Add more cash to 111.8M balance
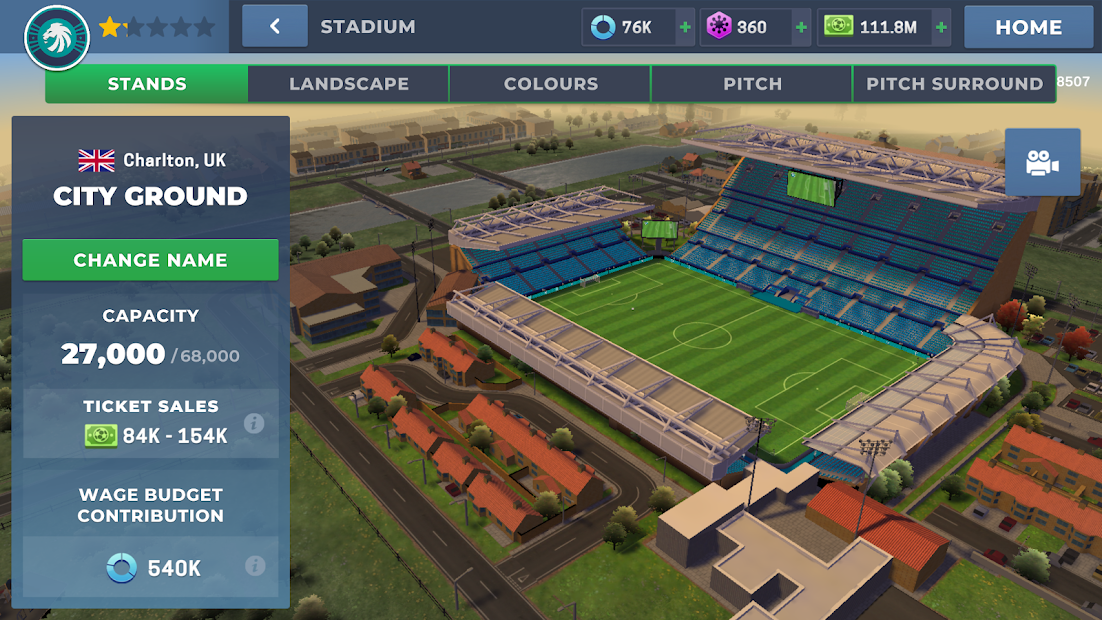Screen dimensions: 1102x620 [941, 27]
